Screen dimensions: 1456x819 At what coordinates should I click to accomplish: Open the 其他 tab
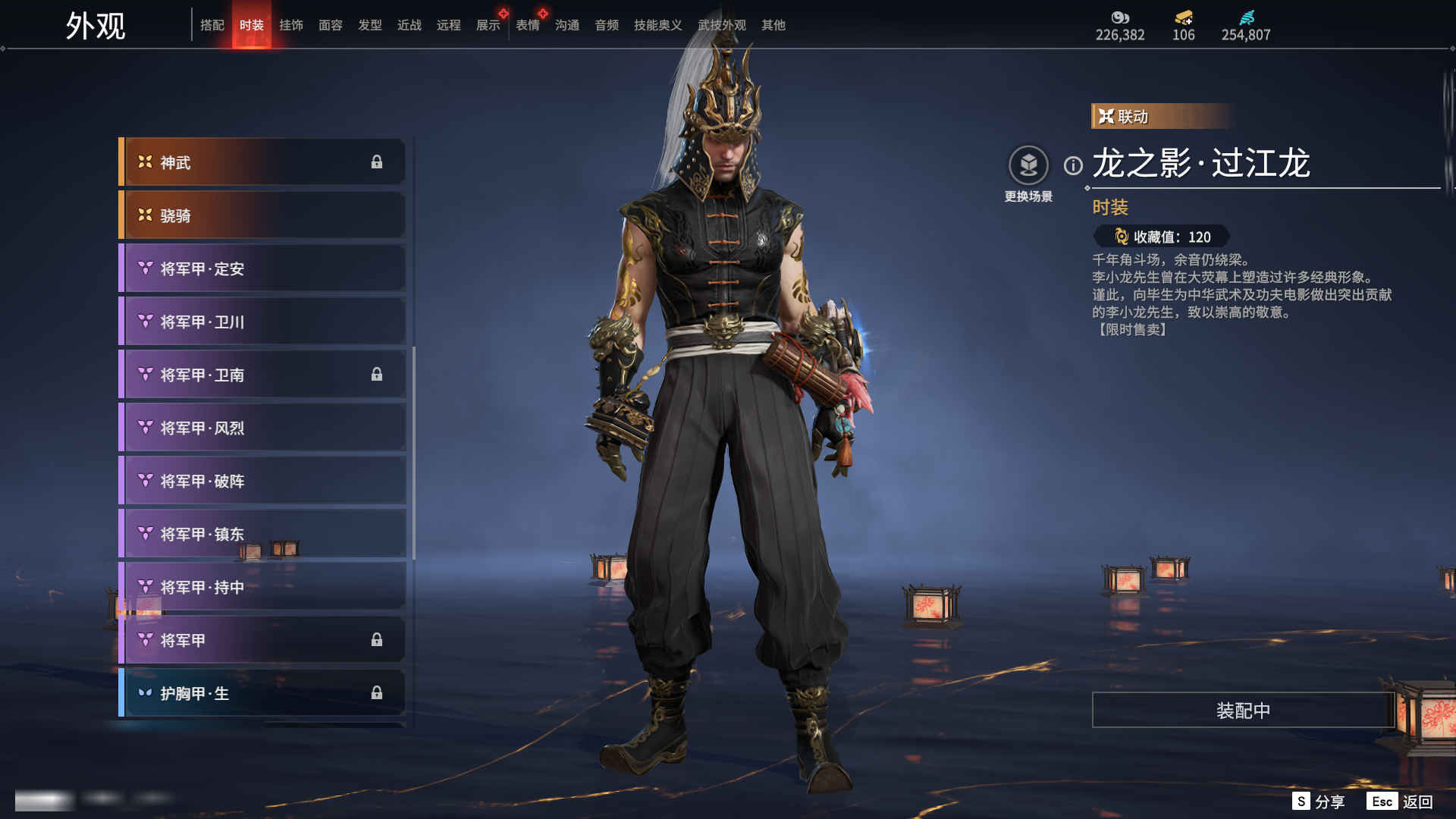773,25
